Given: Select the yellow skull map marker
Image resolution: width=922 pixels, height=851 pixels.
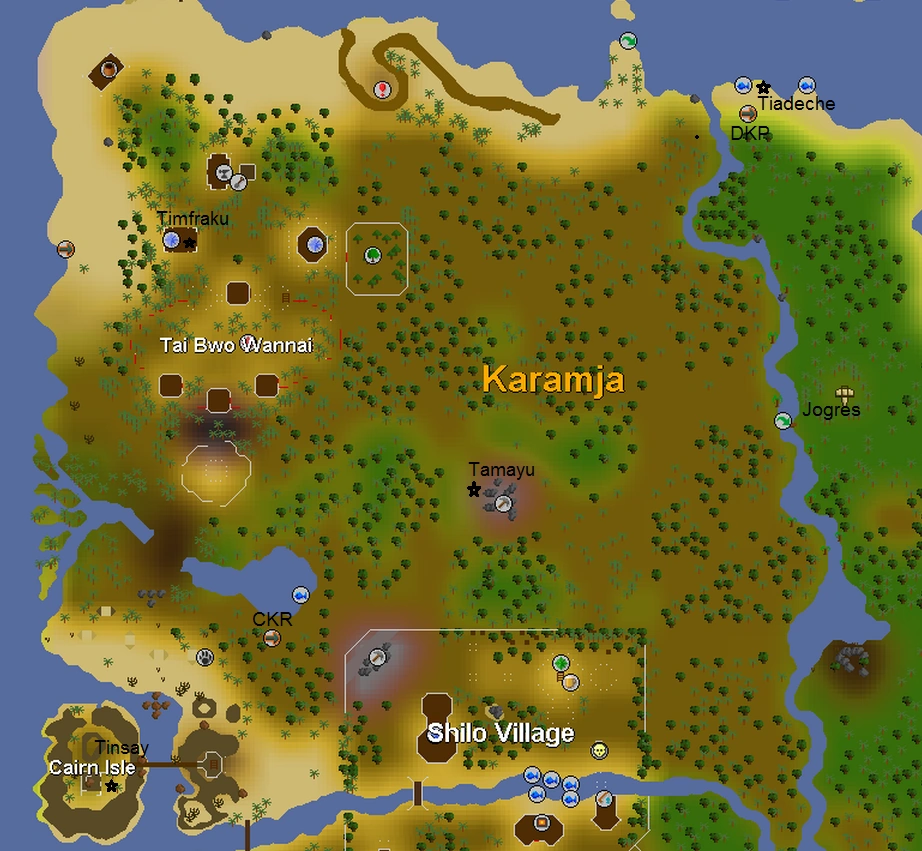Looking at the screenshot, I should pos(599,750).
